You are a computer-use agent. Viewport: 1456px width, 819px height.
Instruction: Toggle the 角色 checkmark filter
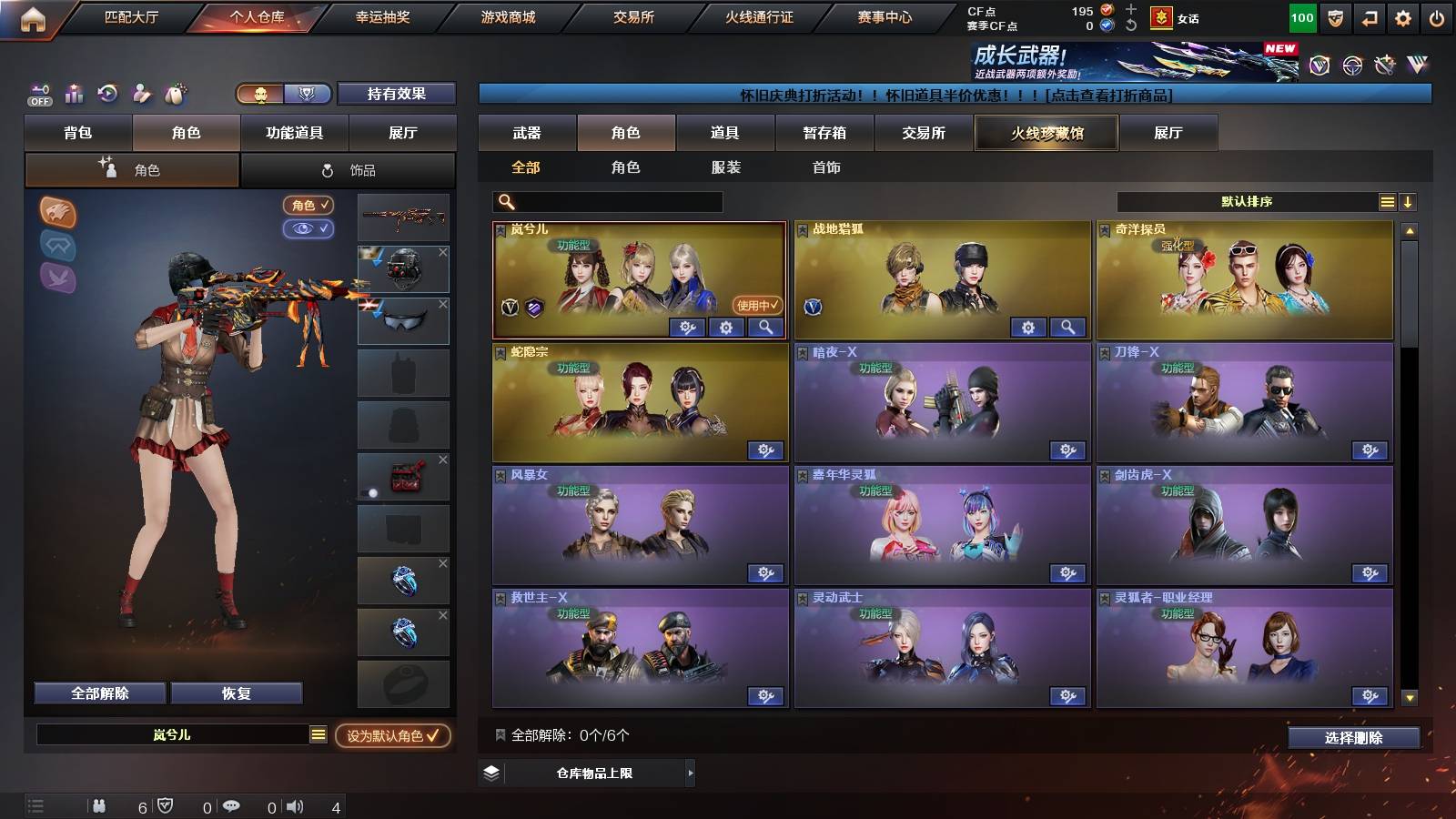(308, 206)
